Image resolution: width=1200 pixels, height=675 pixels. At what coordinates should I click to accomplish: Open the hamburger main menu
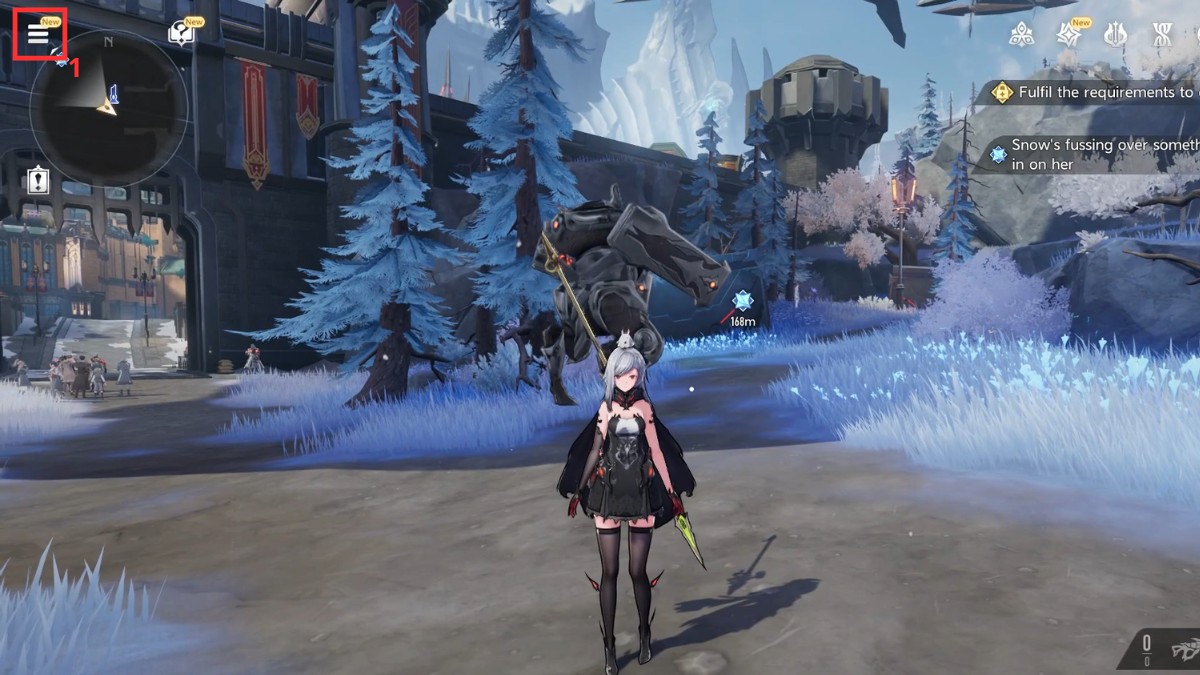[38, 34]
